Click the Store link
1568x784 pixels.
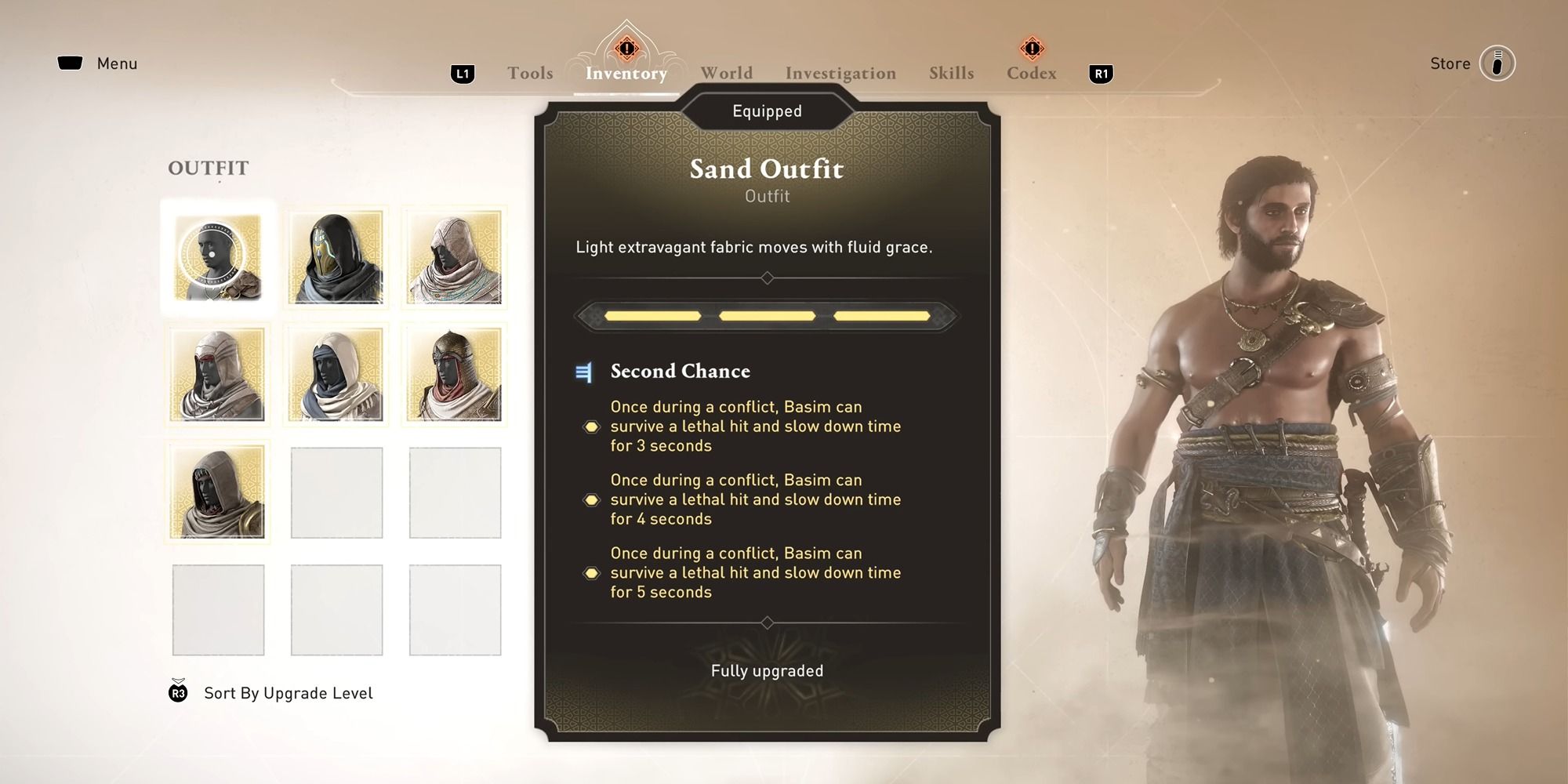click(x=1450, y=63)
